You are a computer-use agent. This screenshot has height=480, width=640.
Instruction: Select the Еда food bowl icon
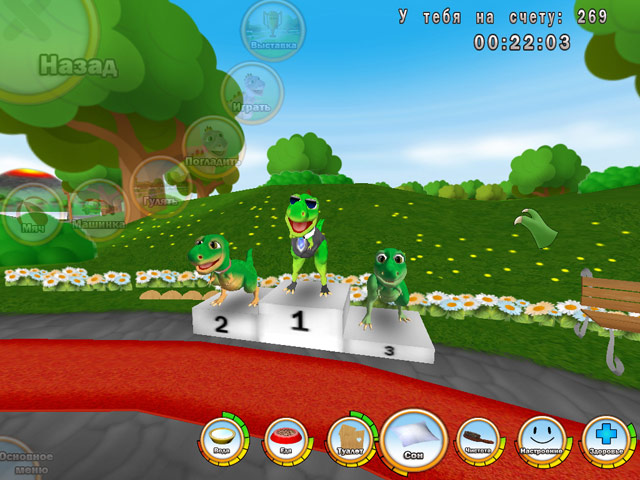(x=285, y=439)
